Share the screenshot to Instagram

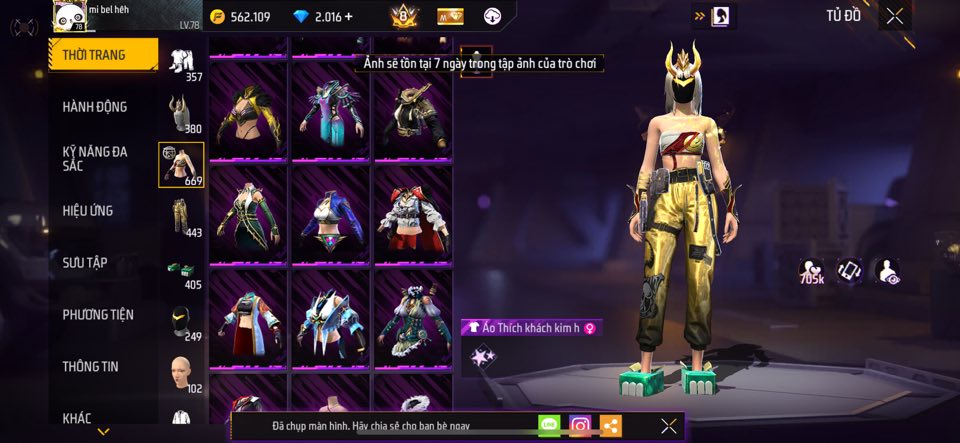[580, 426]
